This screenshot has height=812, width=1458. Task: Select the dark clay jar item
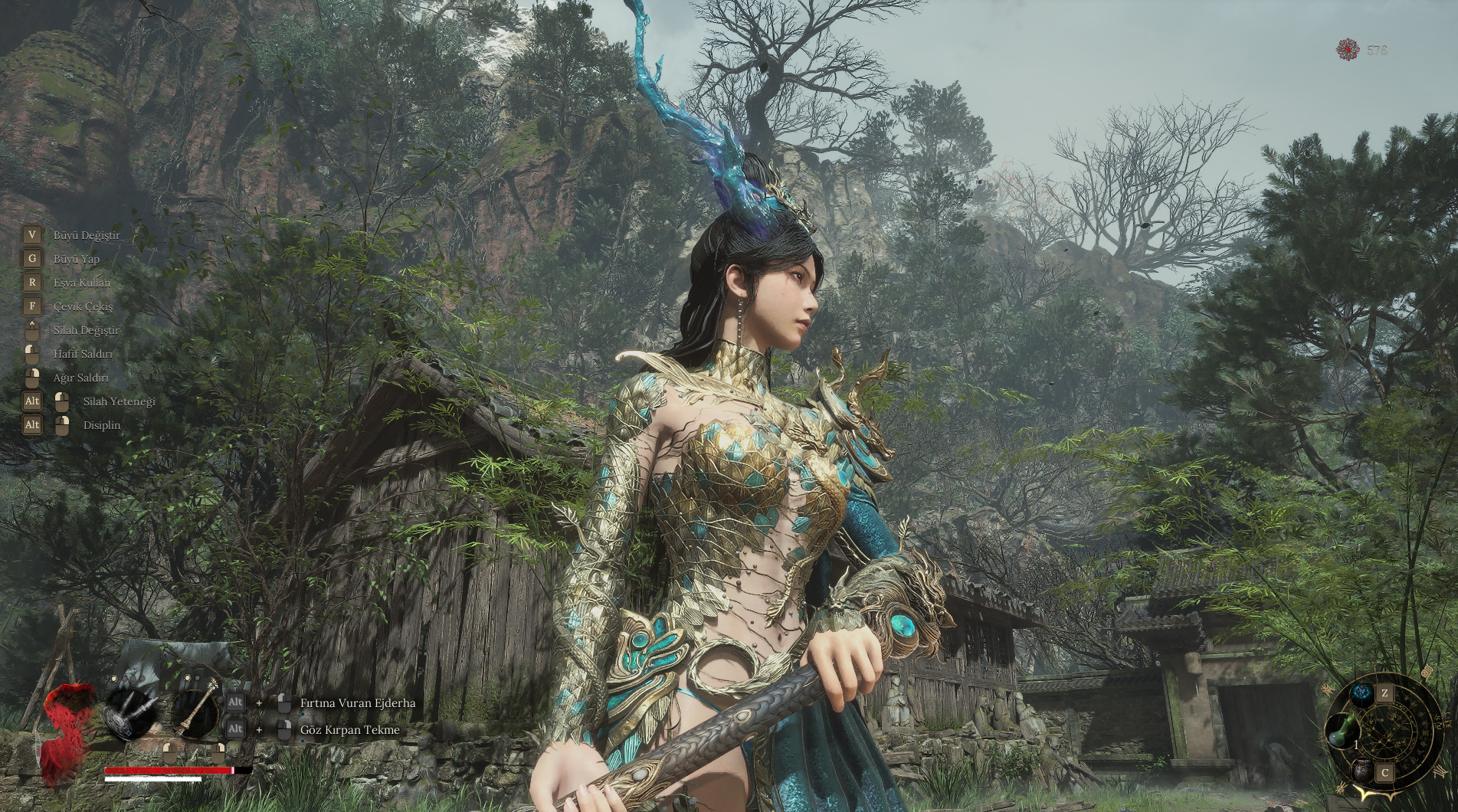pyautogui.click(x=1361, y=771)
